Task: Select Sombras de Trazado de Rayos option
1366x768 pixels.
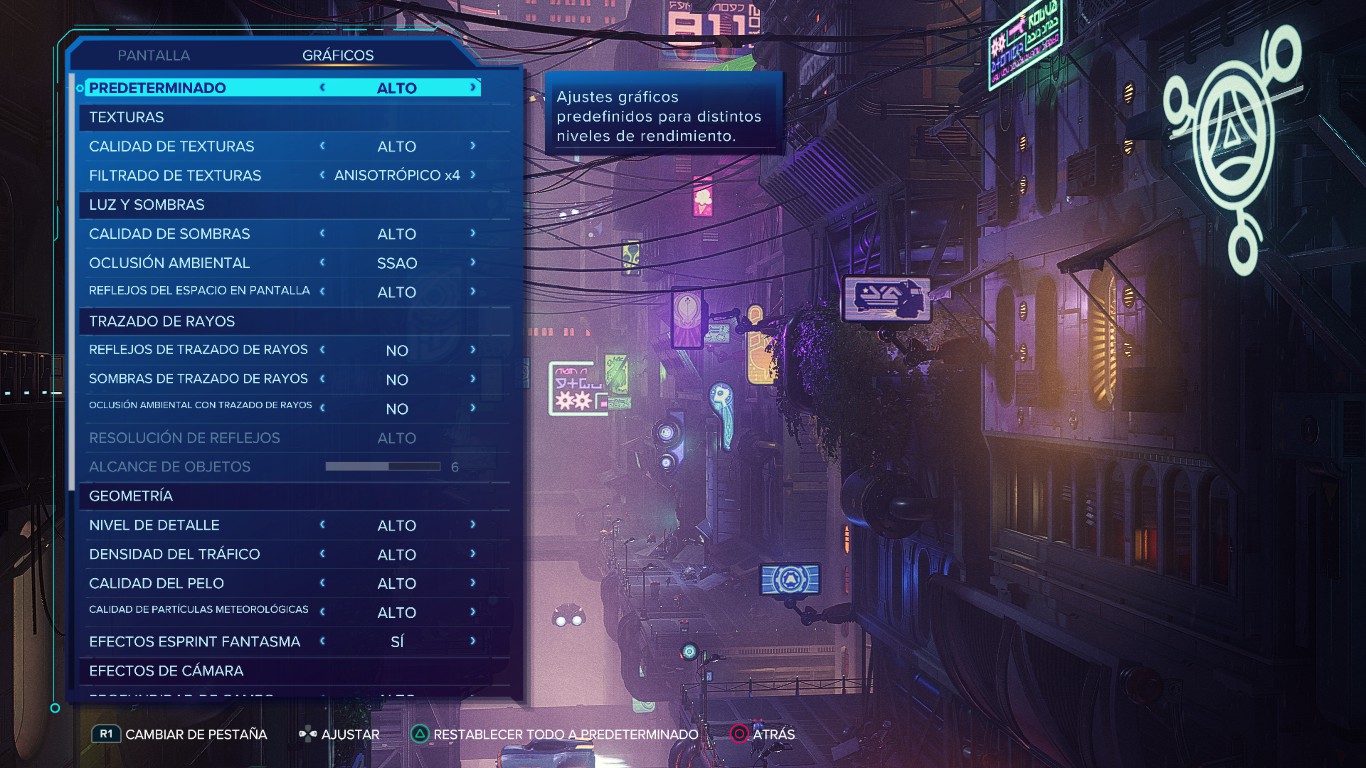Action: point(198,379)
